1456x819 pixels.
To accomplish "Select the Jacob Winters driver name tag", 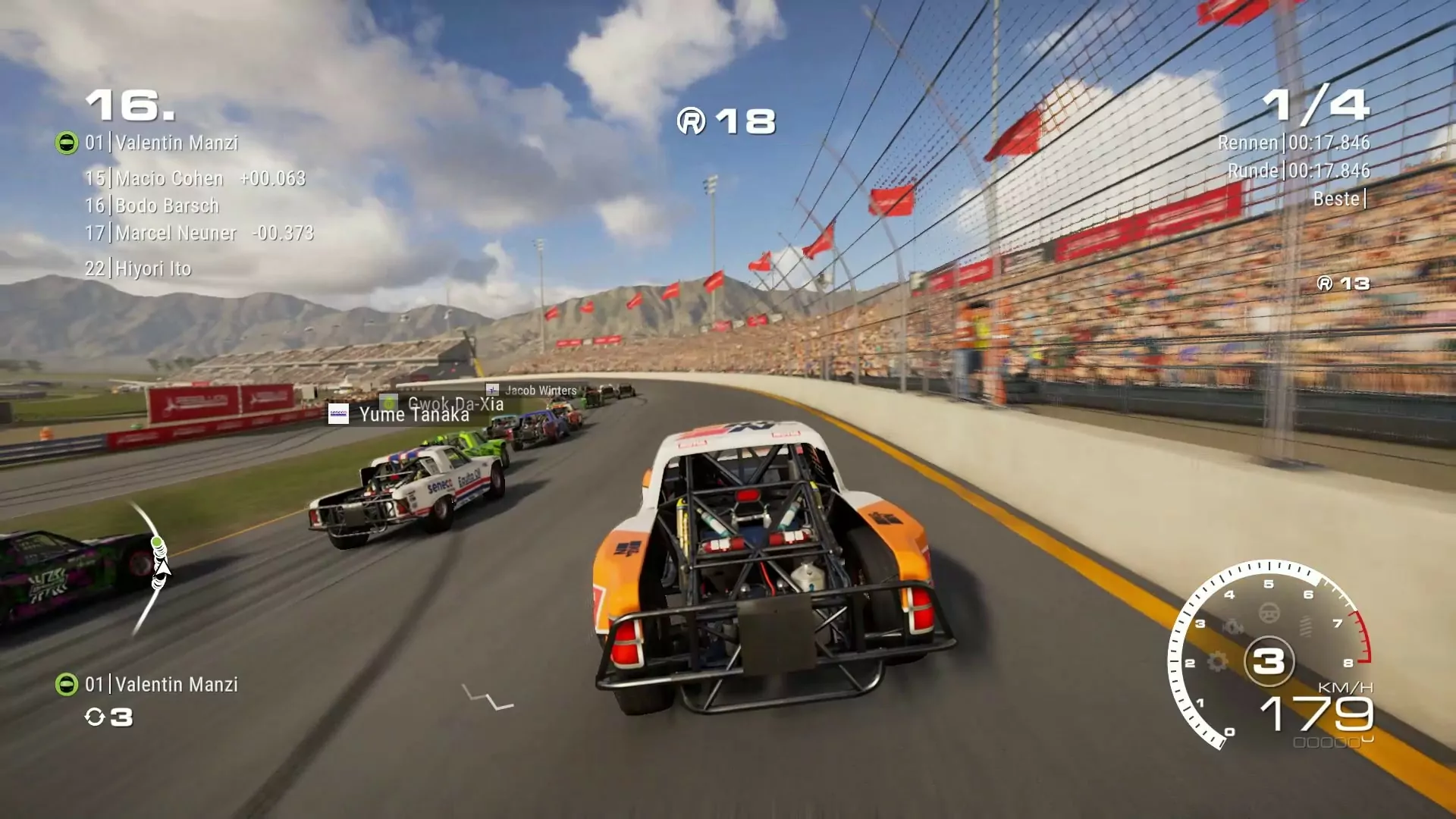I will pos(540,391).
